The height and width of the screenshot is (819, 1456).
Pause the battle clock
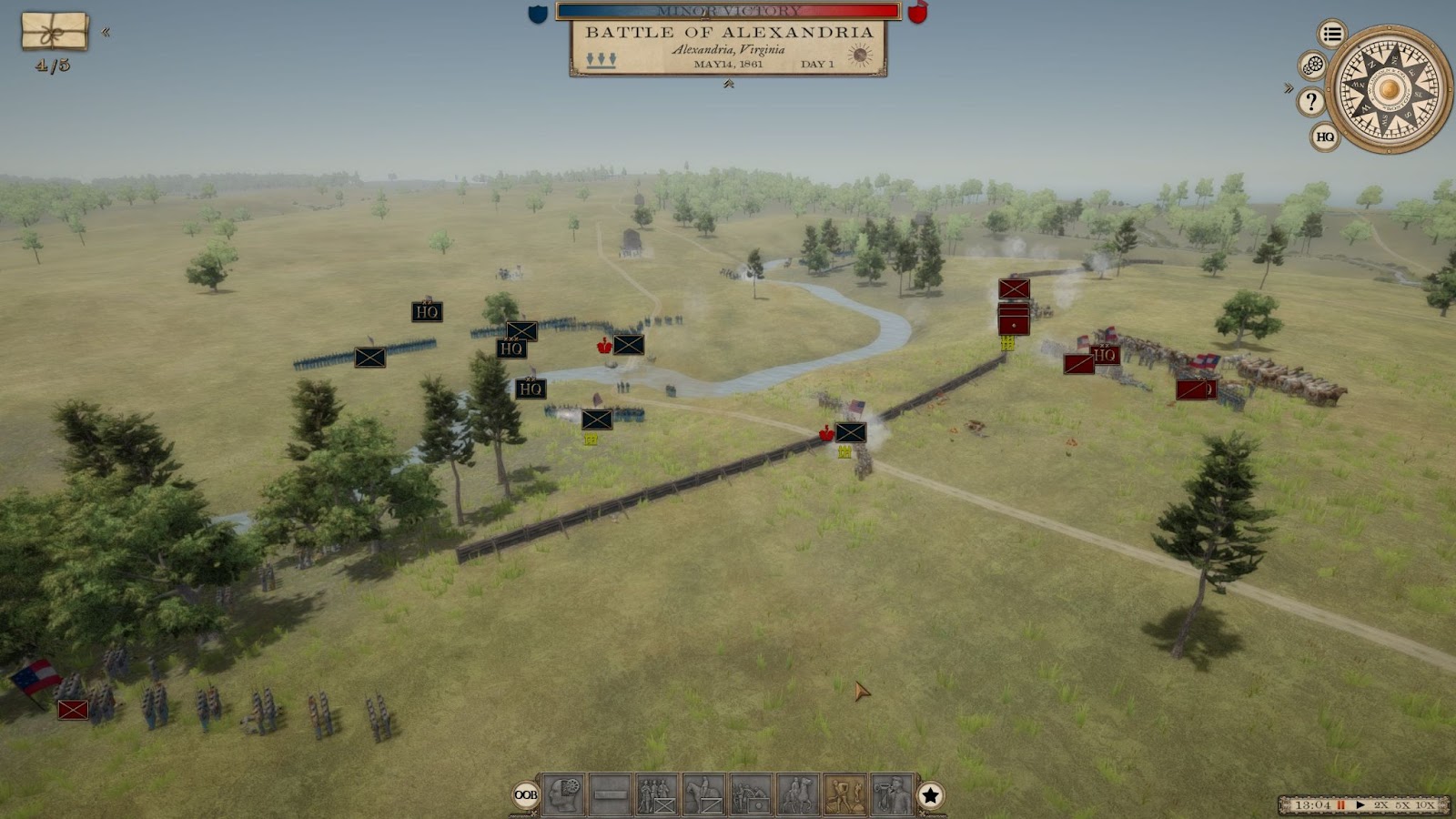pyautogui.click(x=1341, y=805)
